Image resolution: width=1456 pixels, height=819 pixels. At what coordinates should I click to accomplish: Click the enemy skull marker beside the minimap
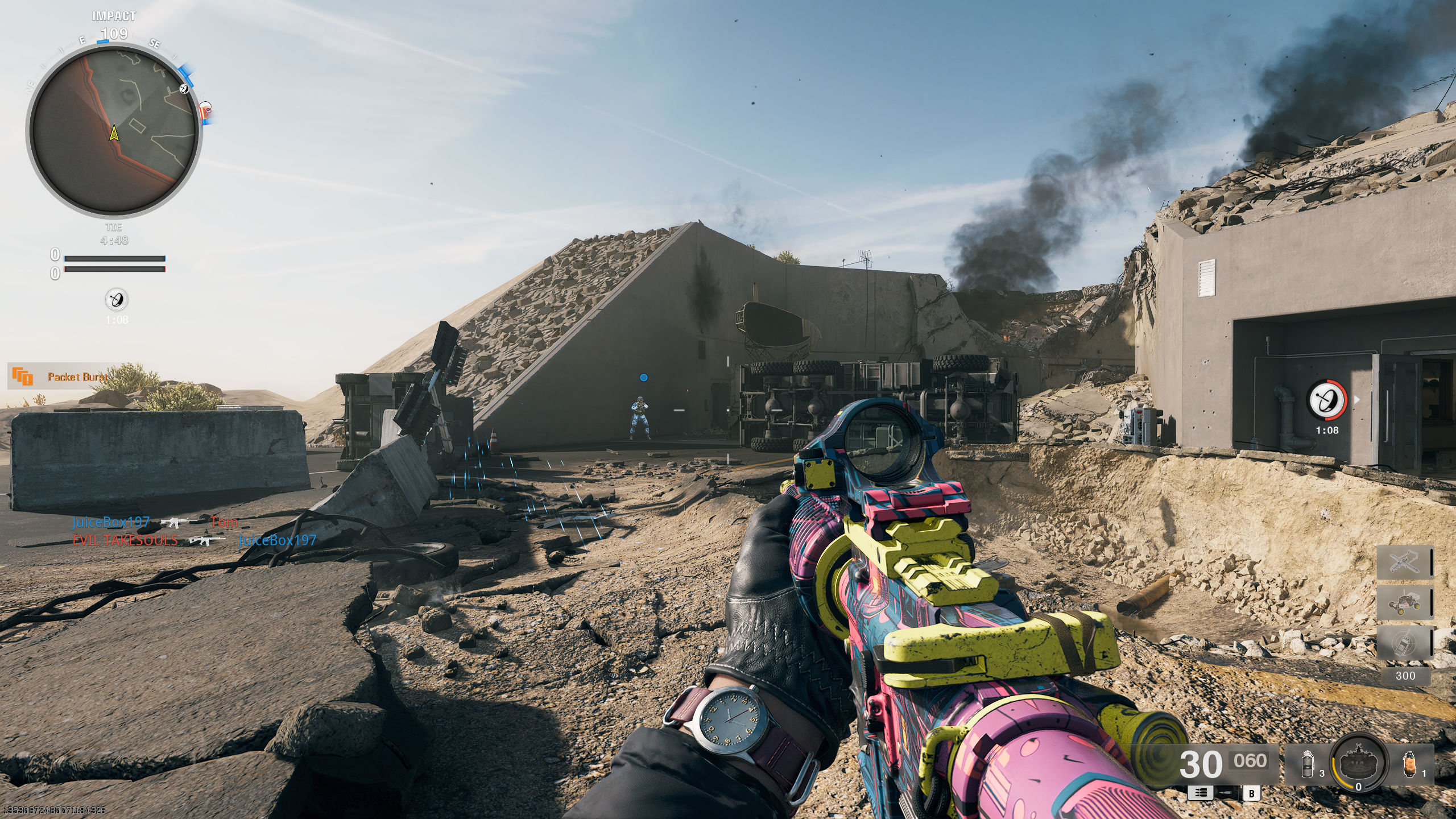click(206, 109)
